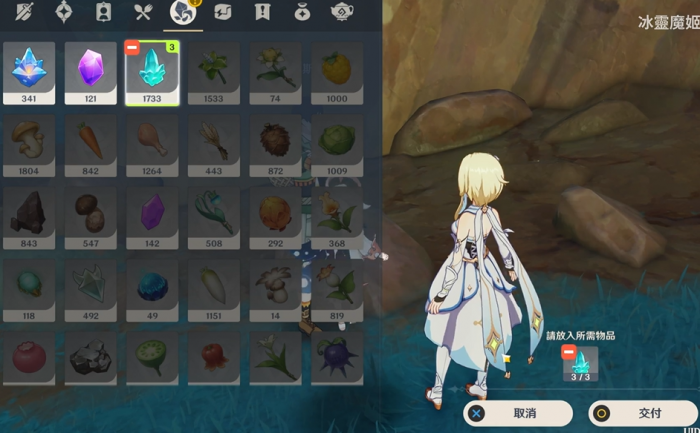Select the cabbage item slot
This screenshot has width=700, height=433.
pyautogui.click(x=337, y=140)
